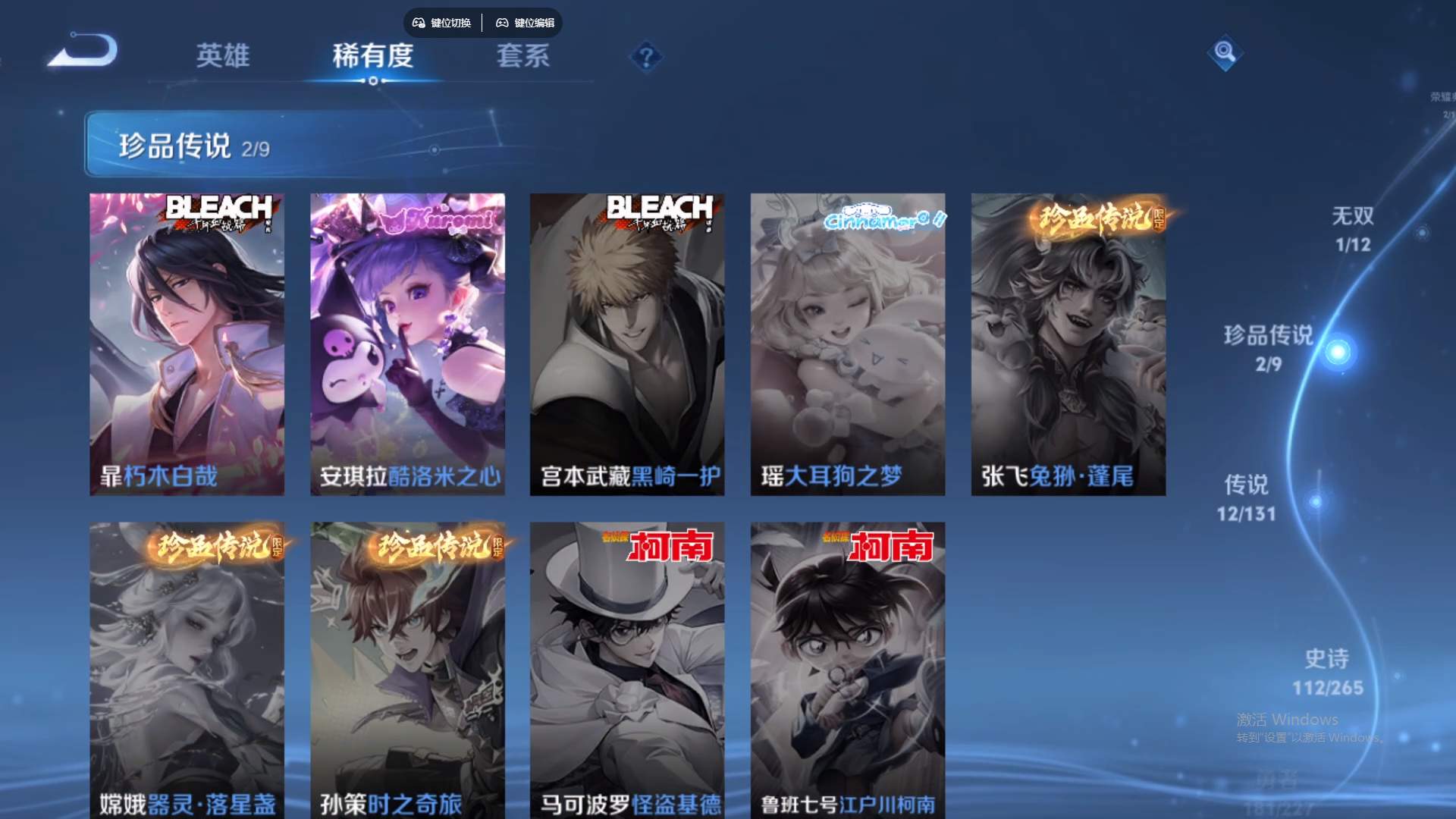Switch to the 英雄 tab
Image resolution: width=1456 pixels, height=819 pixels.
224,56
